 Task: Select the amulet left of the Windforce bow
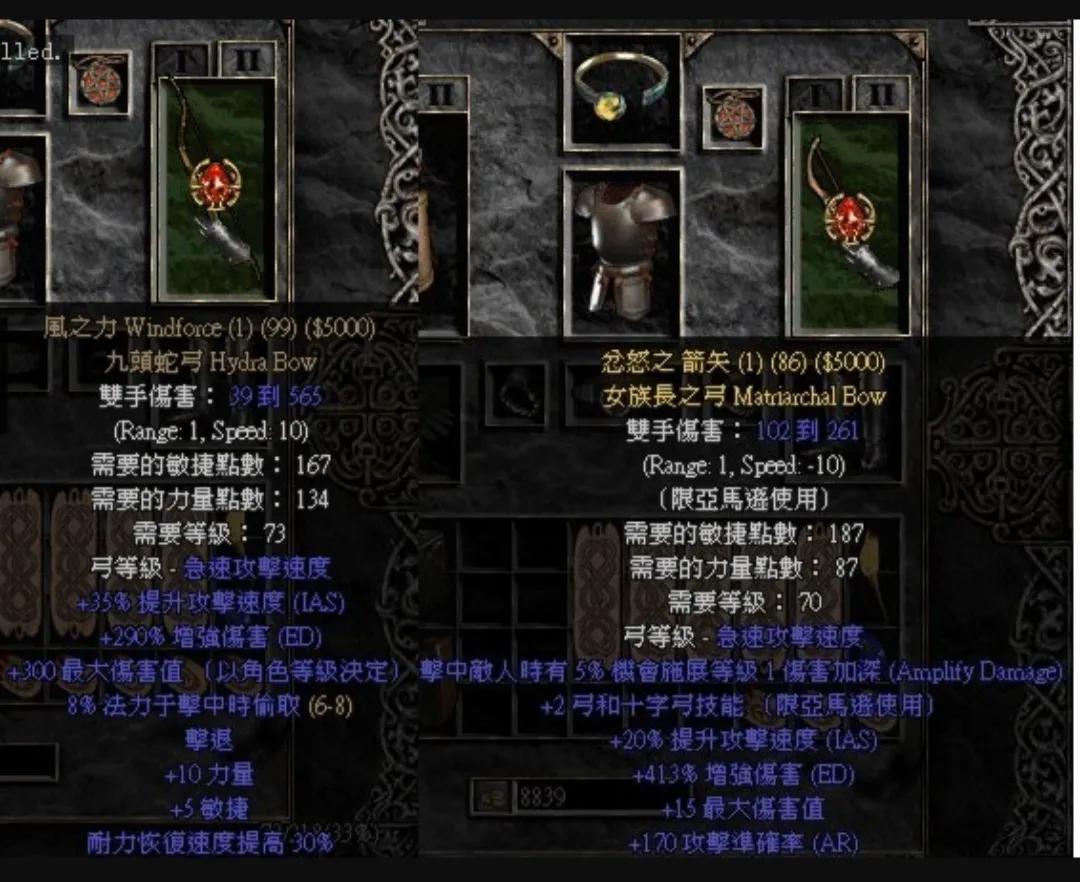pyautogui.click(x=100, y=82)
